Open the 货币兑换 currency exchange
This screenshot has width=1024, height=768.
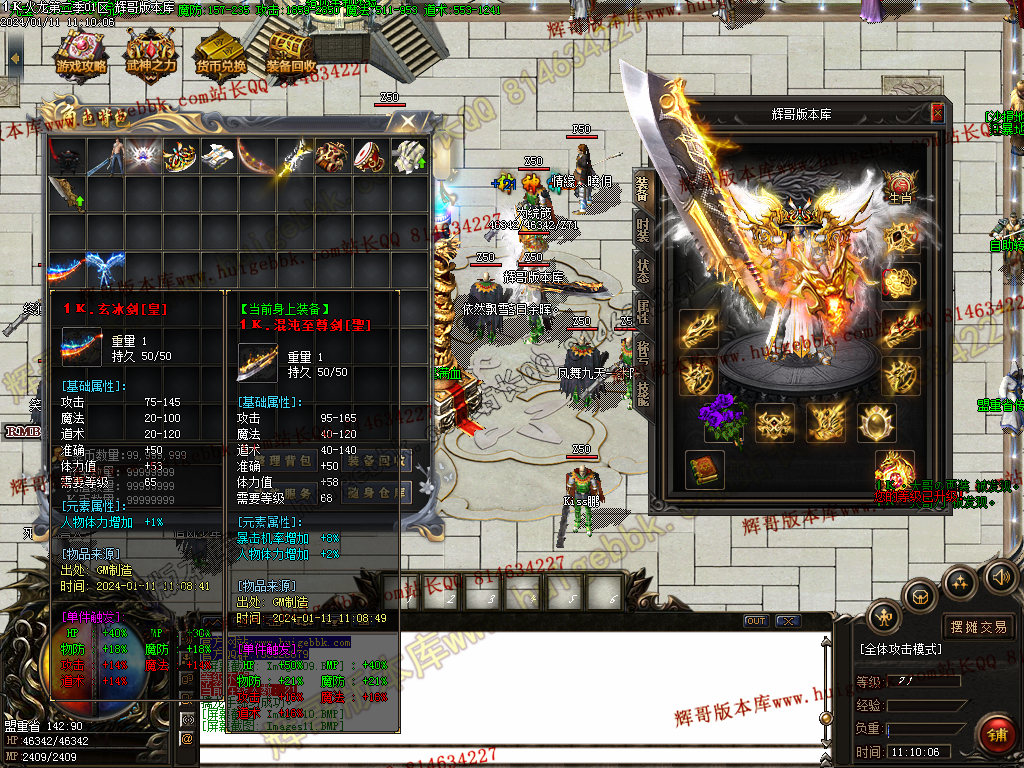tap(221, 57)
